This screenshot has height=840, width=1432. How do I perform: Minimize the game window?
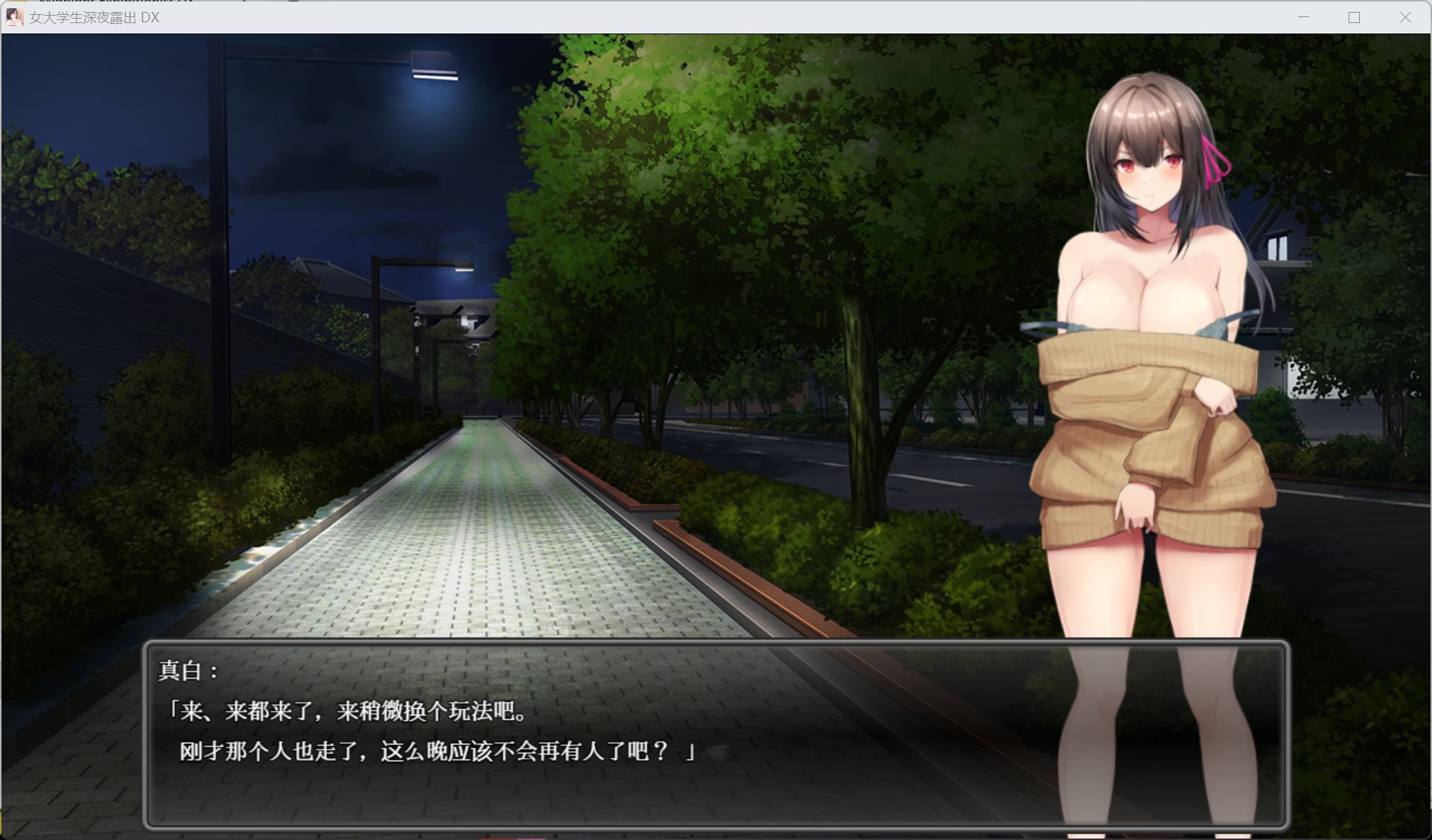coord(1302,17)
